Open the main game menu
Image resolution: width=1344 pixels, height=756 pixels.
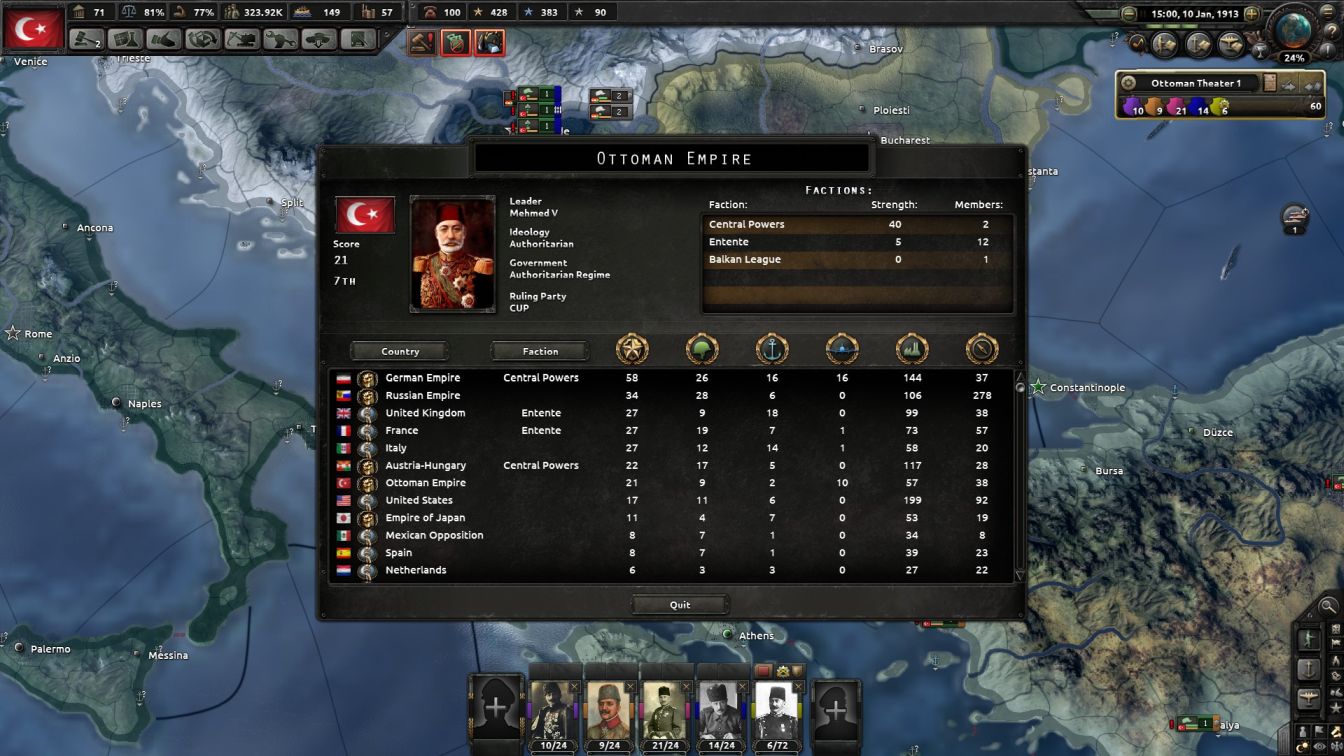tap(1327, 12)
